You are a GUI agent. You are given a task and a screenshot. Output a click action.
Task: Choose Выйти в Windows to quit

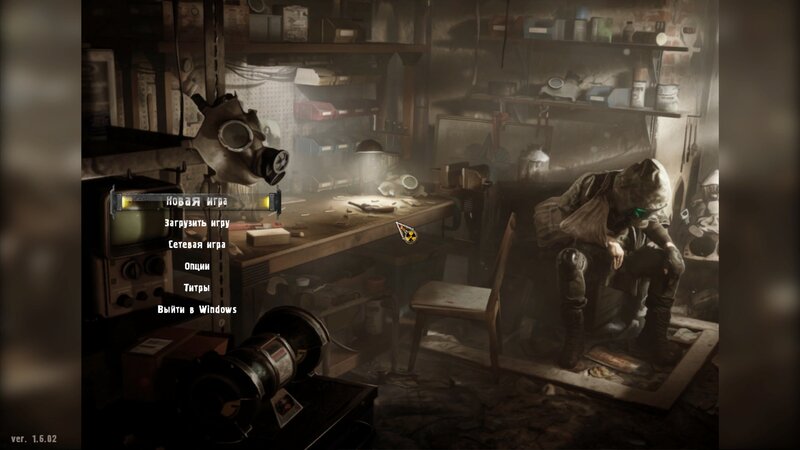pyautogui.click(x=197, y=309)
